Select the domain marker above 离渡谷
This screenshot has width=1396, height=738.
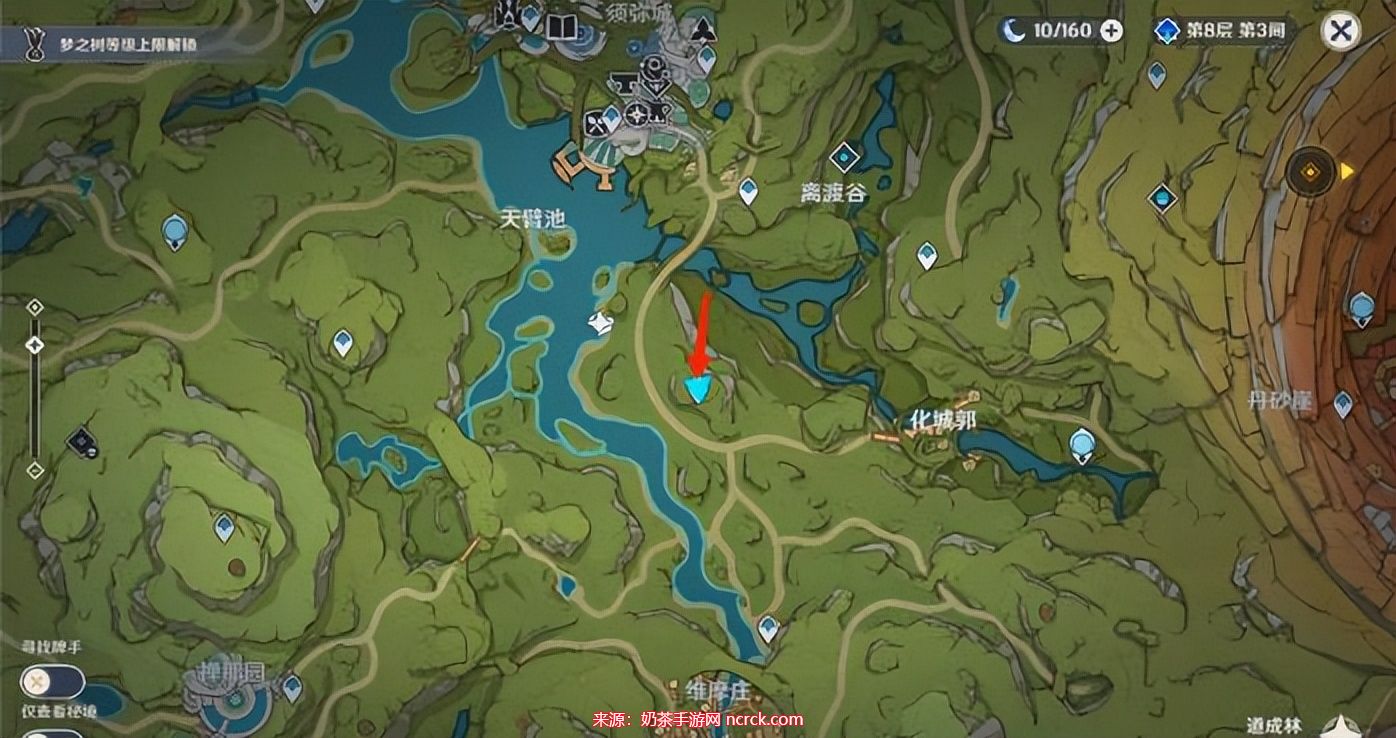pyautogui.click(x=845, y=156)
